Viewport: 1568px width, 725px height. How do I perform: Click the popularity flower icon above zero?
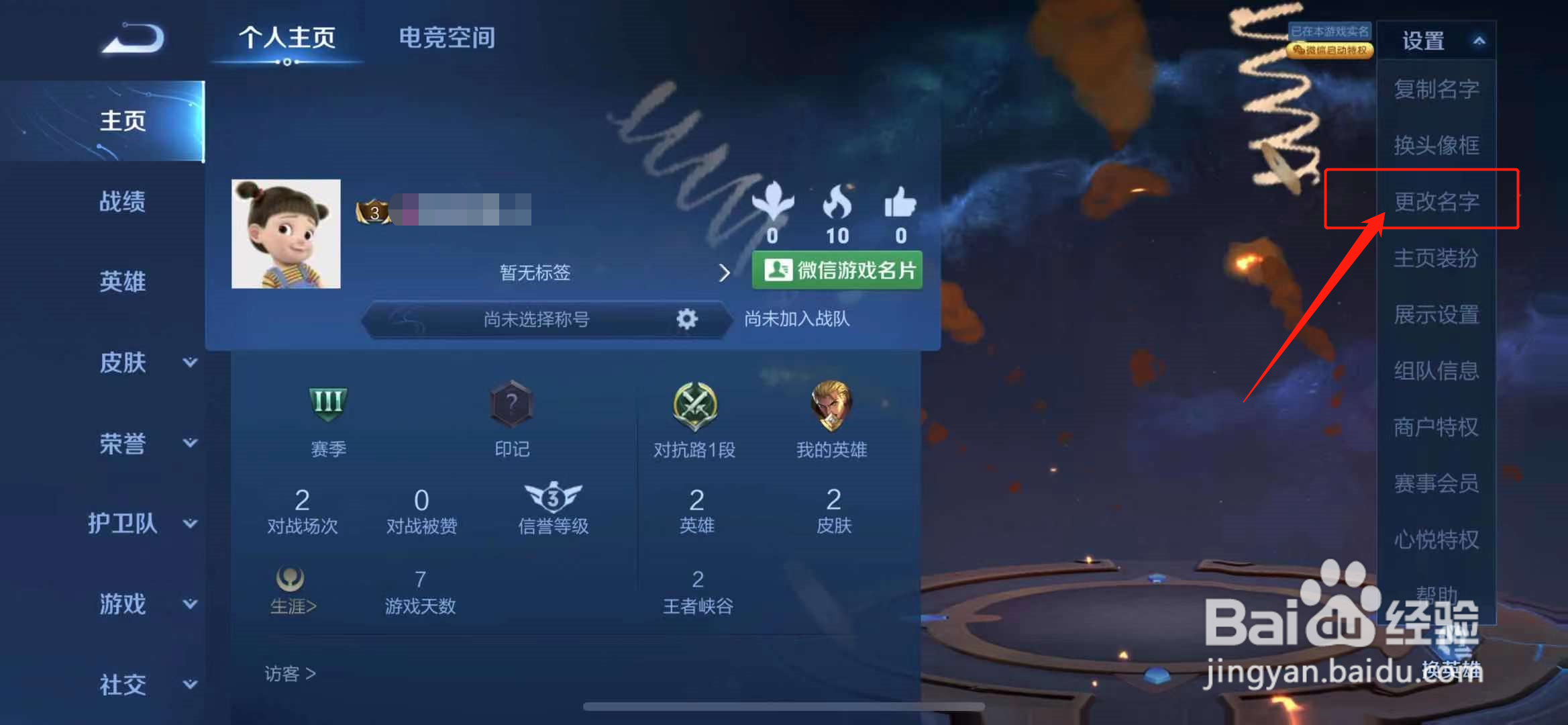pos(773,201)
